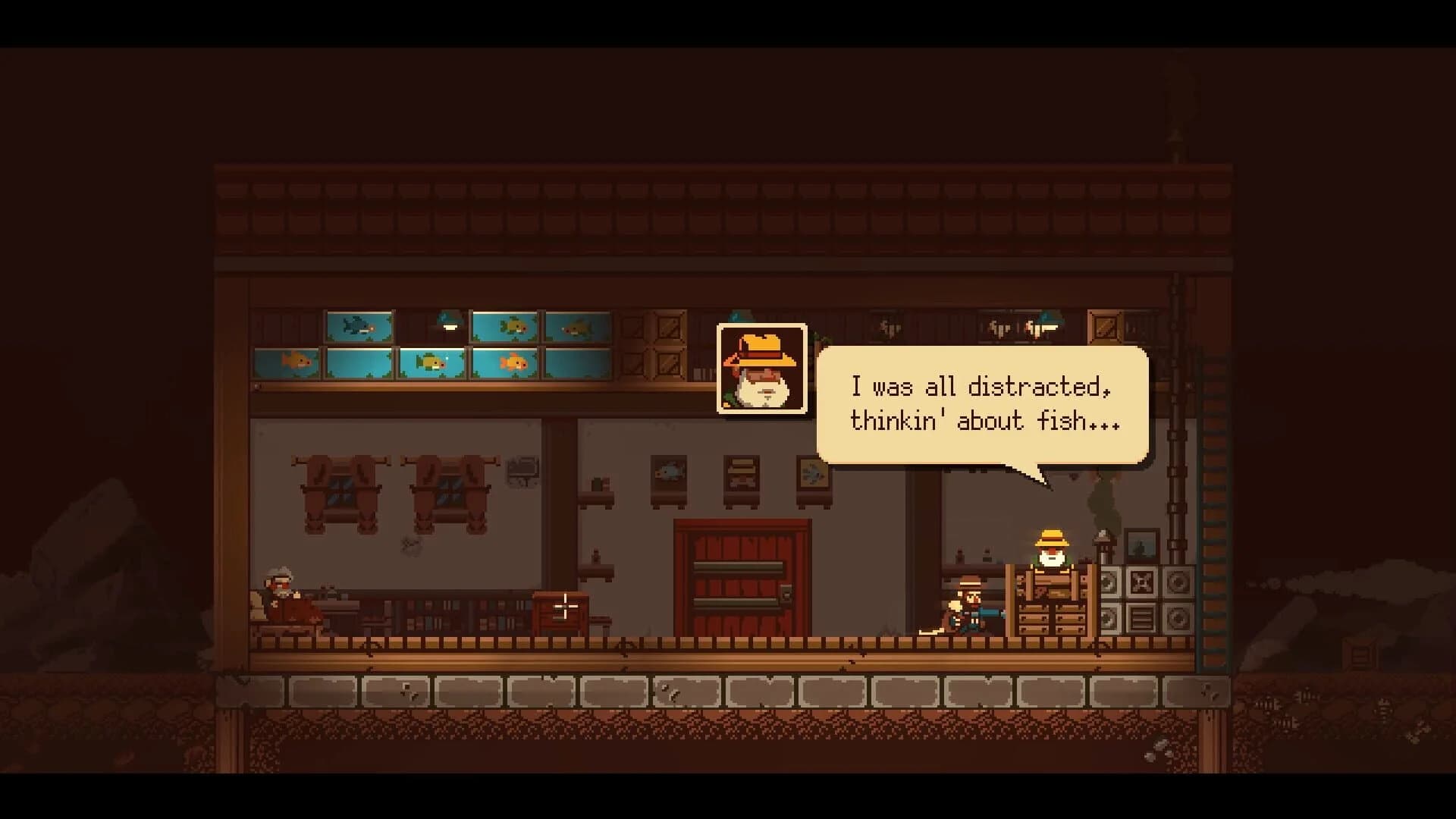Viewport: 1456px width, 819px height.
Task: Click the crosshair cursor near the desk
Action: (565, 607)
